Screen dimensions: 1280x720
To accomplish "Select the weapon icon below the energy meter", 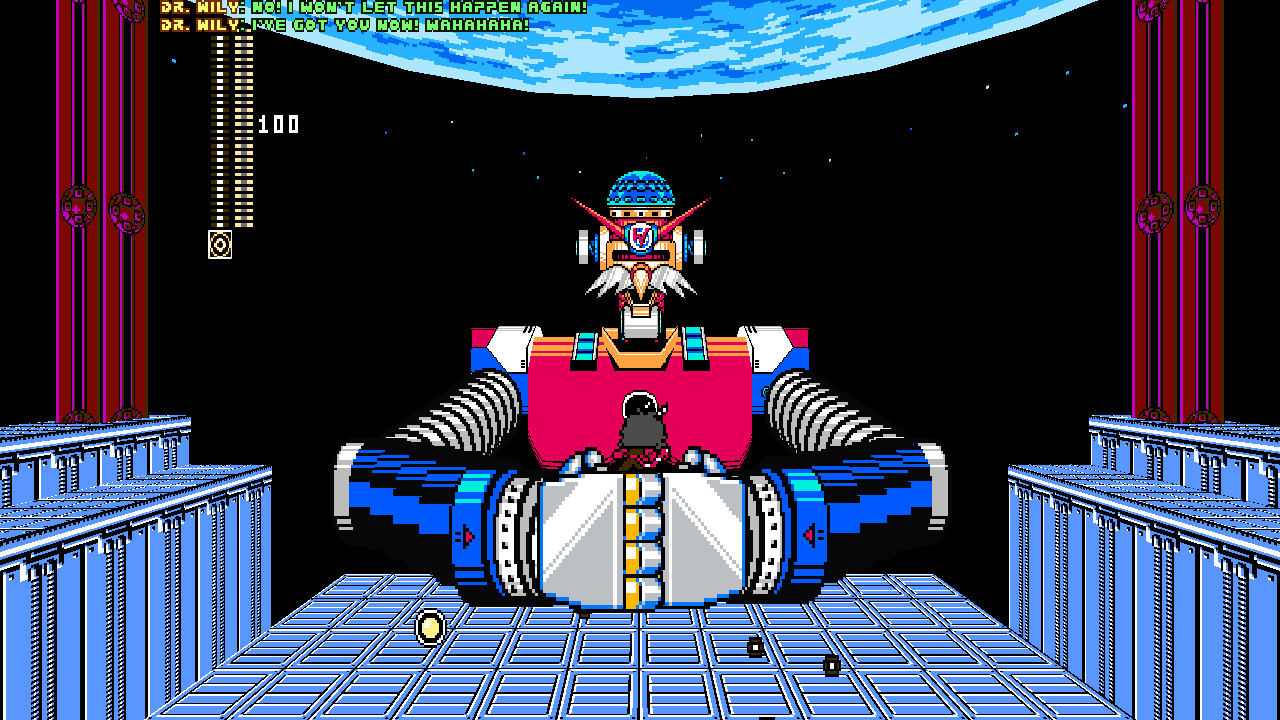I will pyautogui.click(x=218, y=243).
